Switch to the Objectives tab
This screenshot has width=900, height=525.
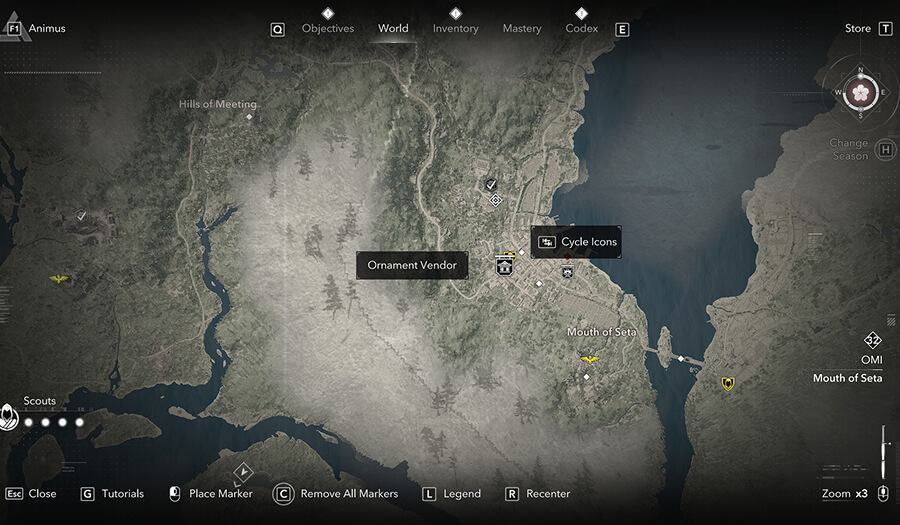(x=328, y=29)
